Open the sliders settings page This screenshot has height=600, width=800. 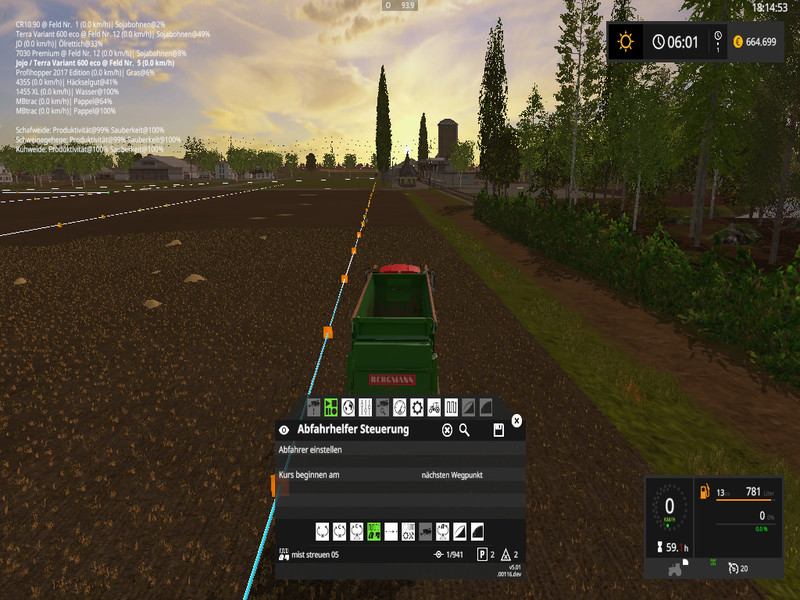coord(365,407)
